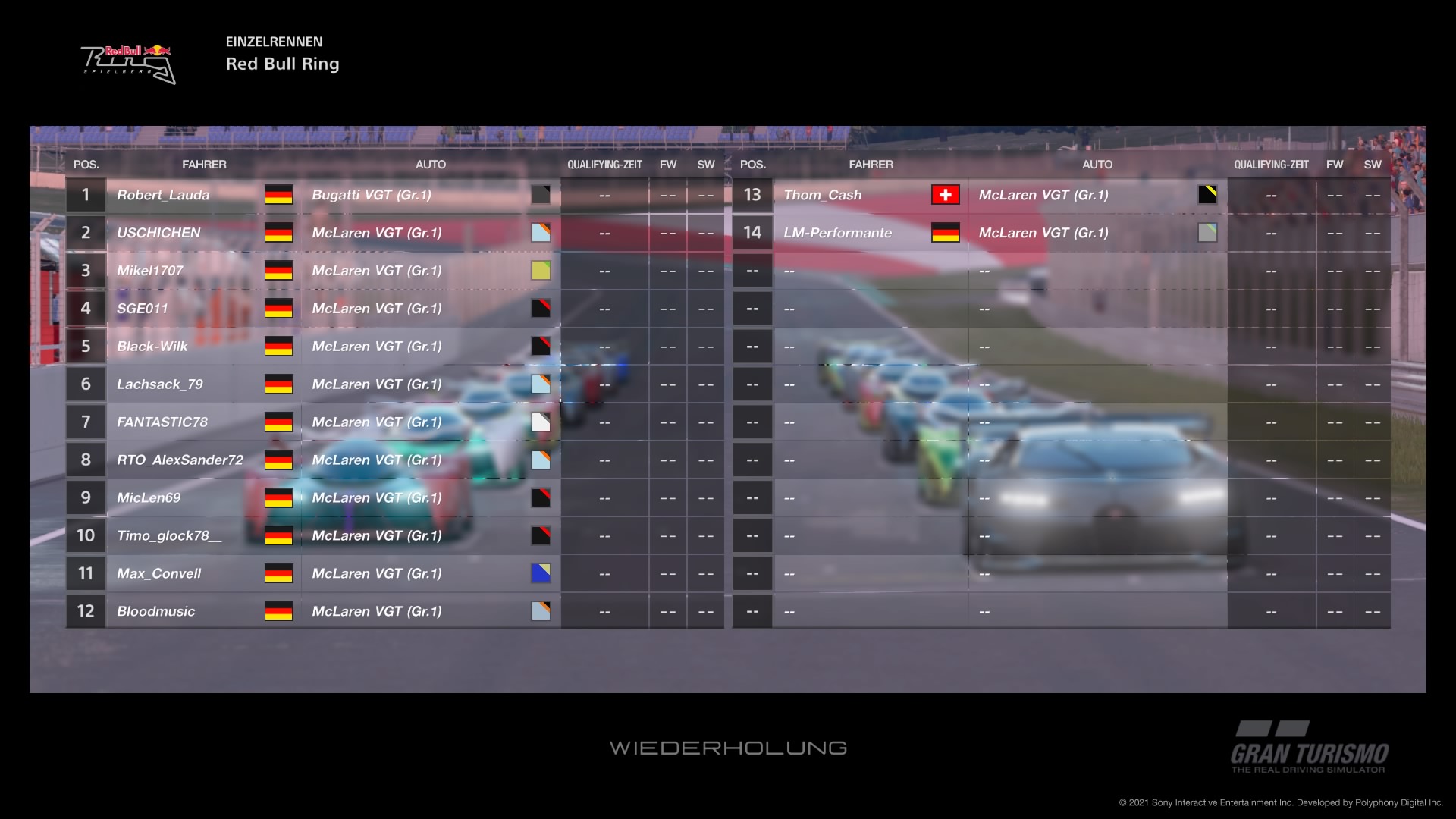Select the livery icon for Mikel1707's McLaren

pyautogui.click(x=541, y=270)
